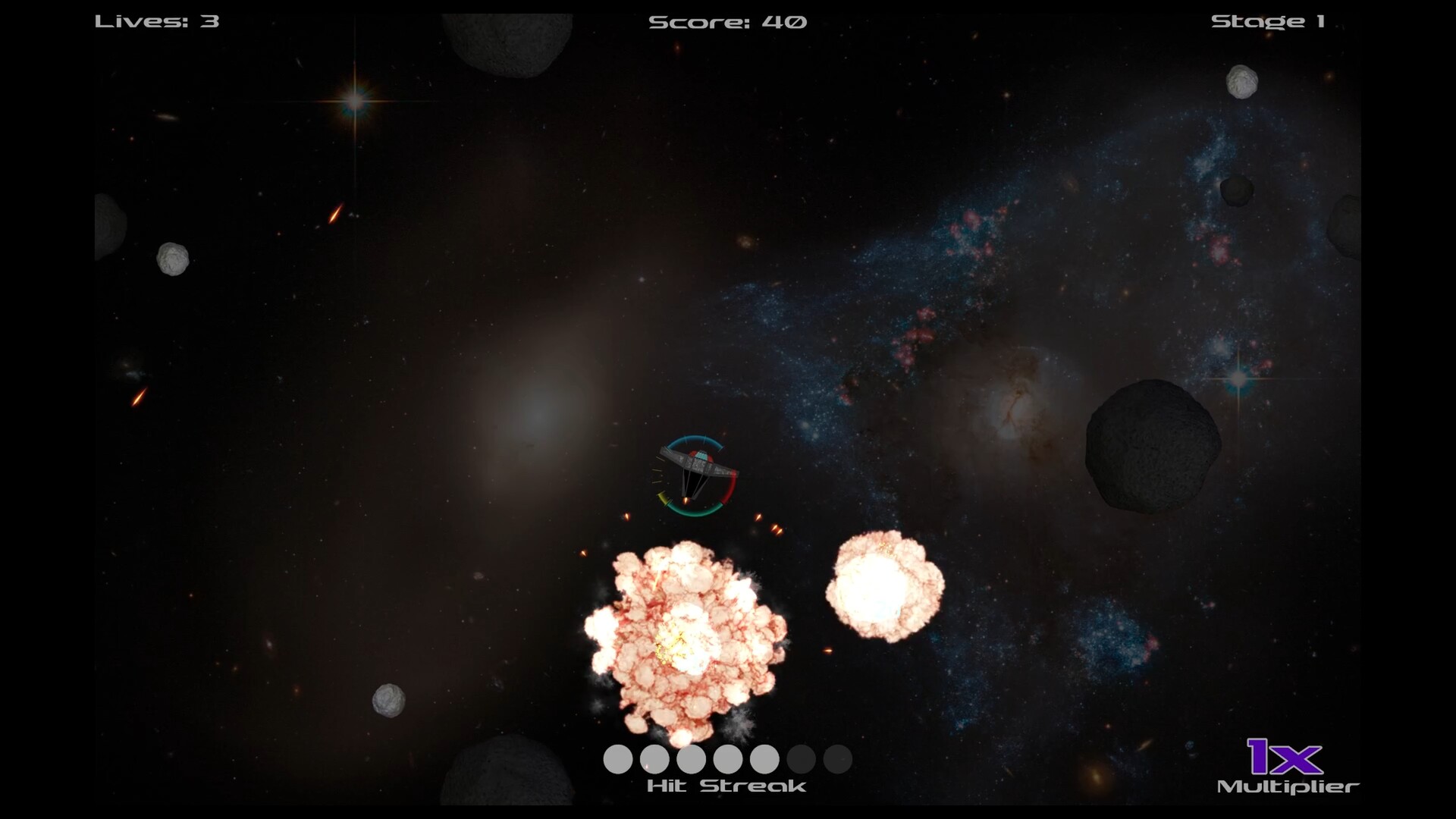Click the small white asteroid on the left side
Image resolution: width=1456 pixels, height=819 pixels.
[173, 258]
